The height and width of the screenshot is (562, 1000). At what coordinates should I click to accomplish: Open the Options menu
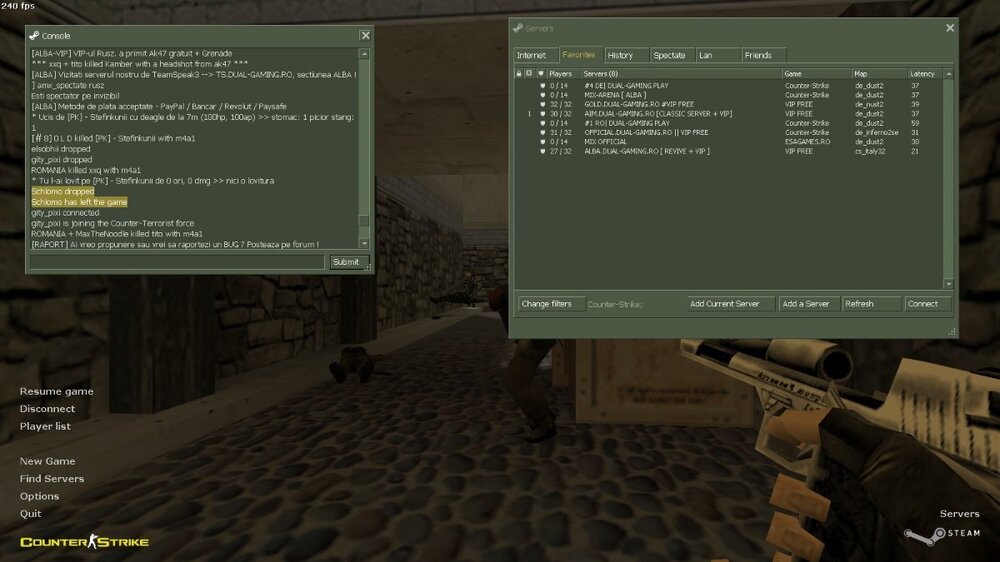coord(39,496)
